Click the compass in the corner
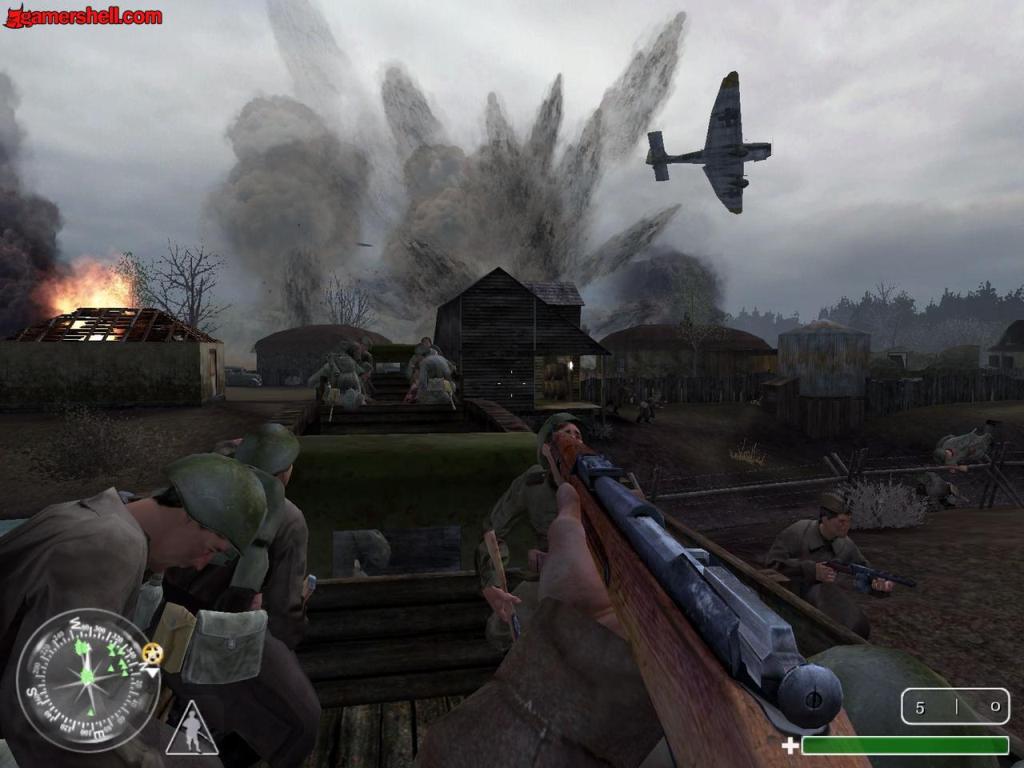Screen dimensions: 1024x768 tap(88, 679)
